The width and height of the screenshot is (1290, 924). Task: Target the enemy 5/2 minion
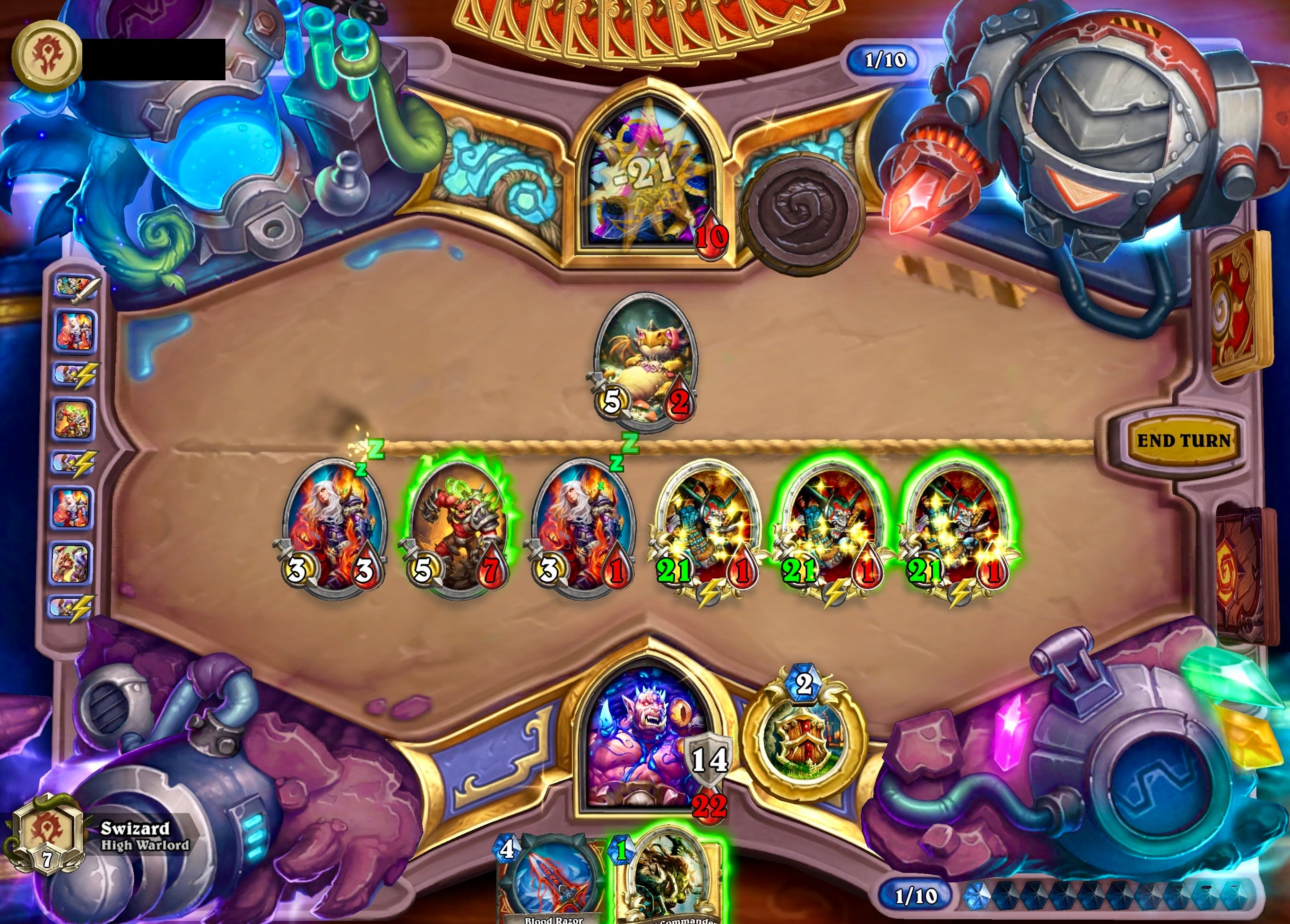tap(644, 361)
